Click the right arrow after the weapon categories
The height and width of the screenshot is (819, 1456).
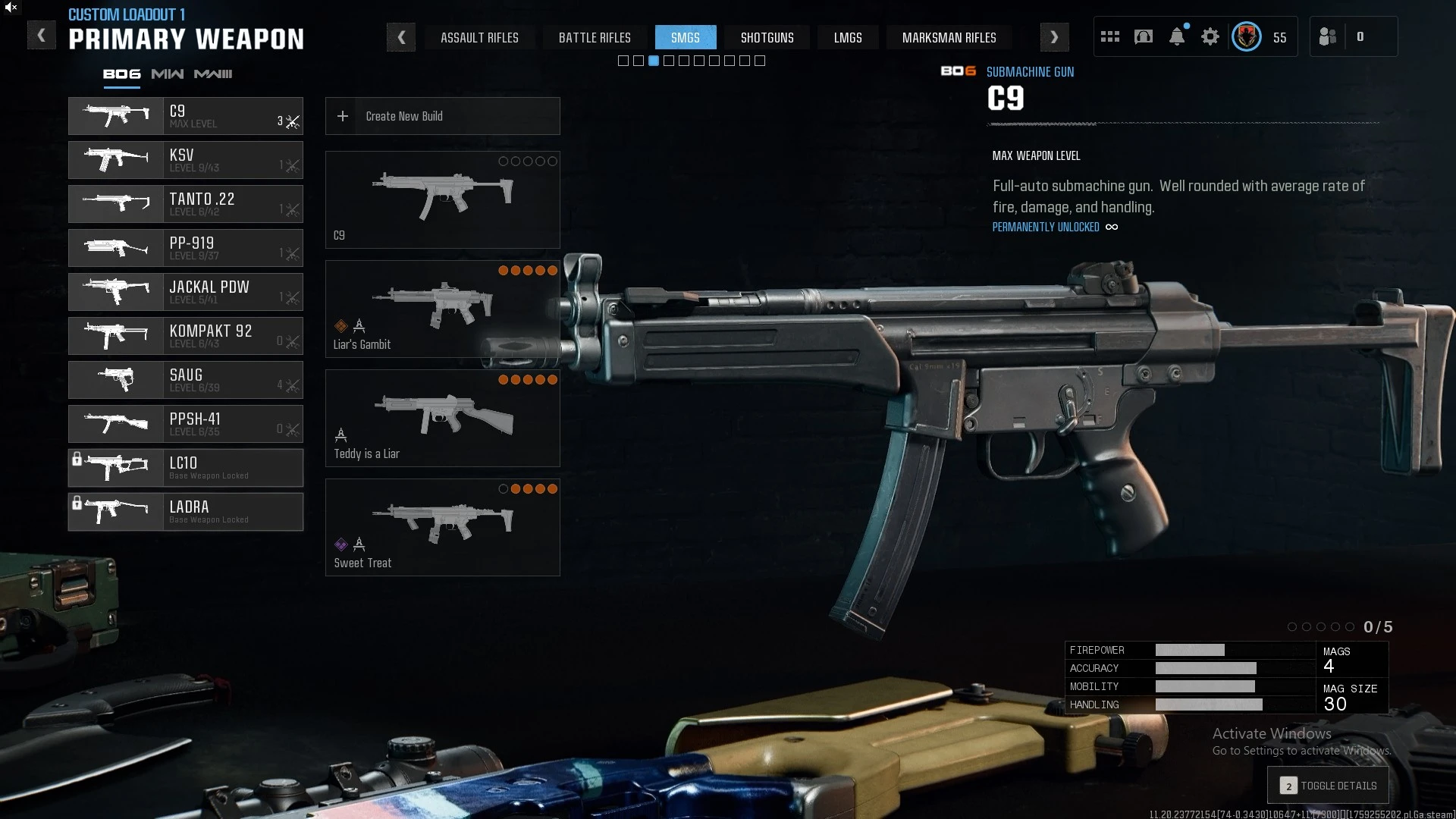pyautogui.click(x=1054, y=37)
